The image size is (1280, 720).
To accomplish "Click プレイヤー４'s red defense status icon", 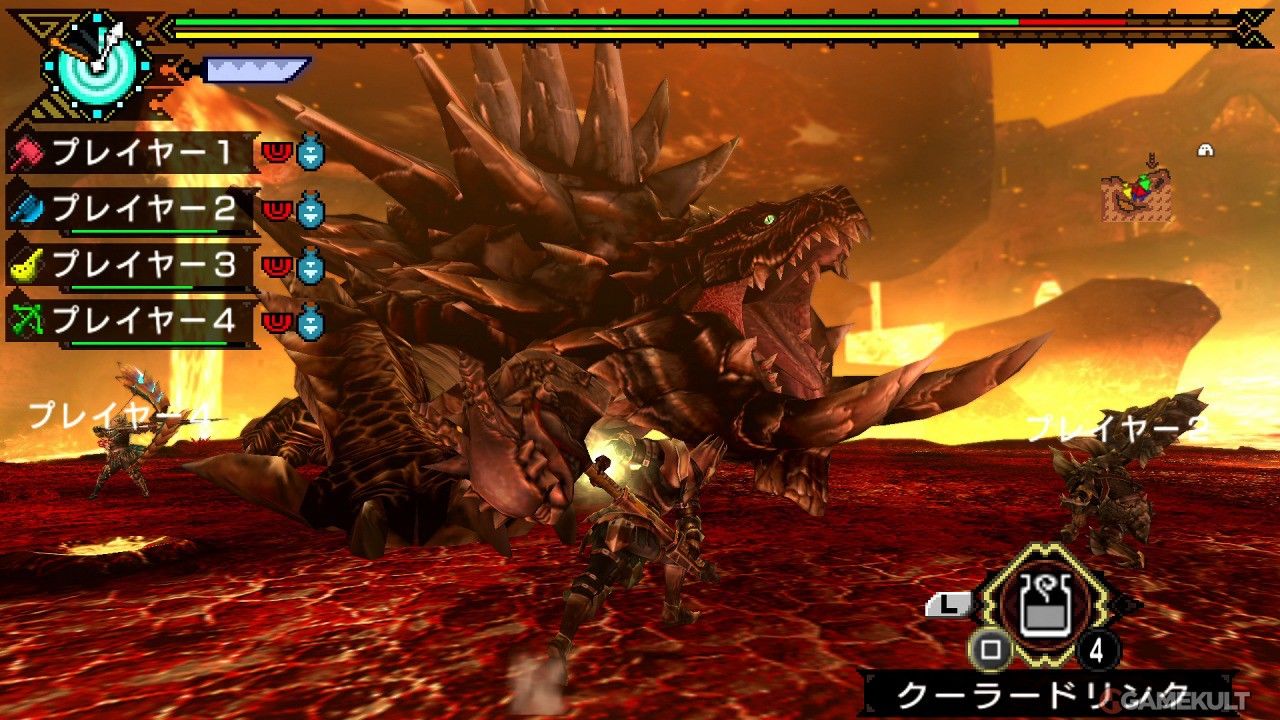I will [x=275, y=322].
